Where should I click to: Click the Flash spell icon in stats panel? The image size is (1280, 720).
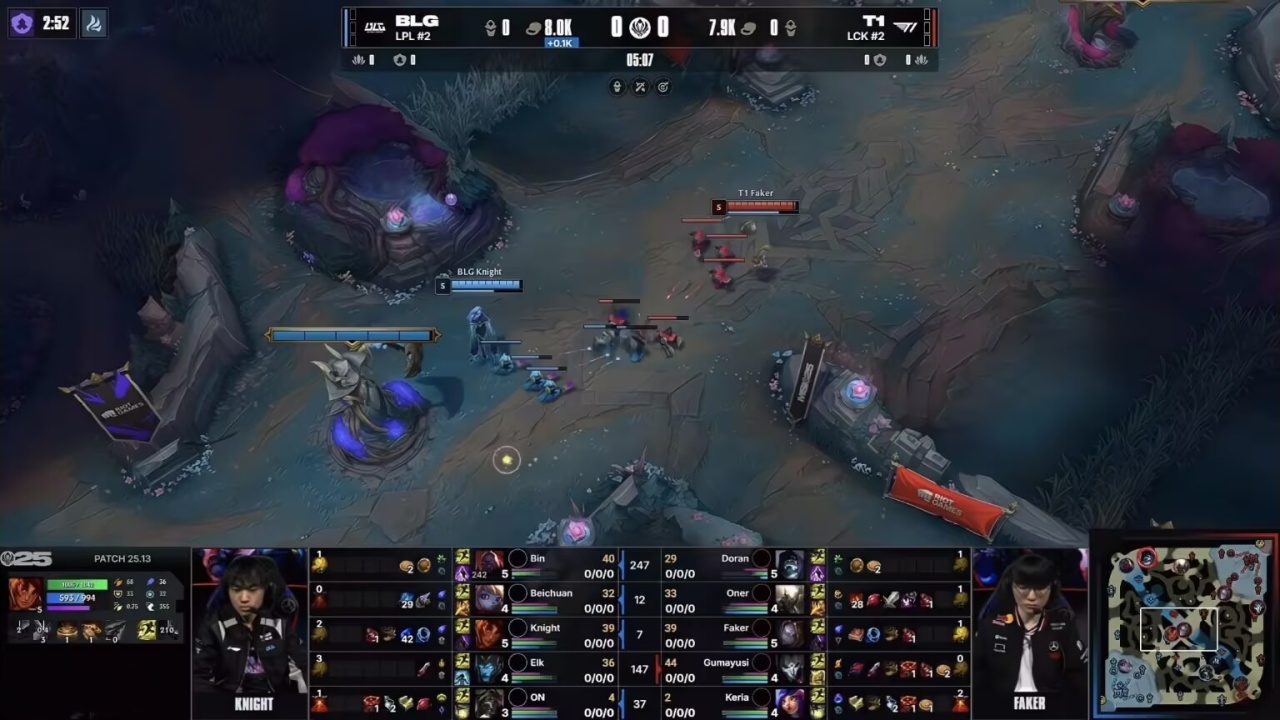(148, 629)
